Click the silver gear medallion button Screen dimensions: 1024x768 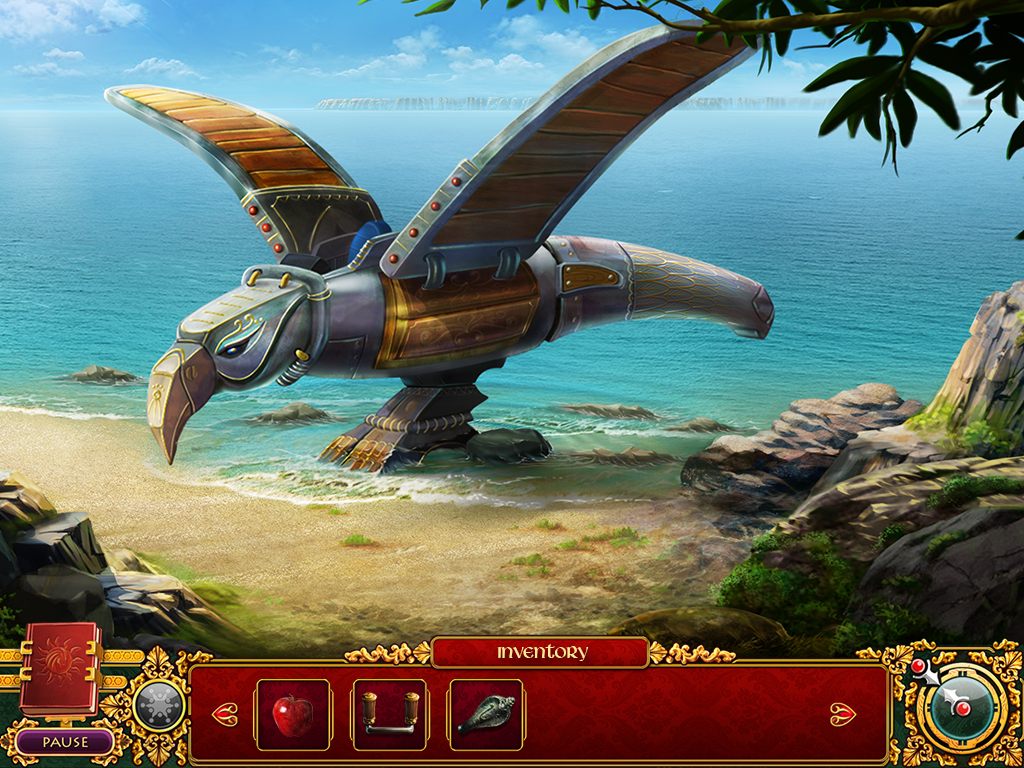click(x=158, y=706)
